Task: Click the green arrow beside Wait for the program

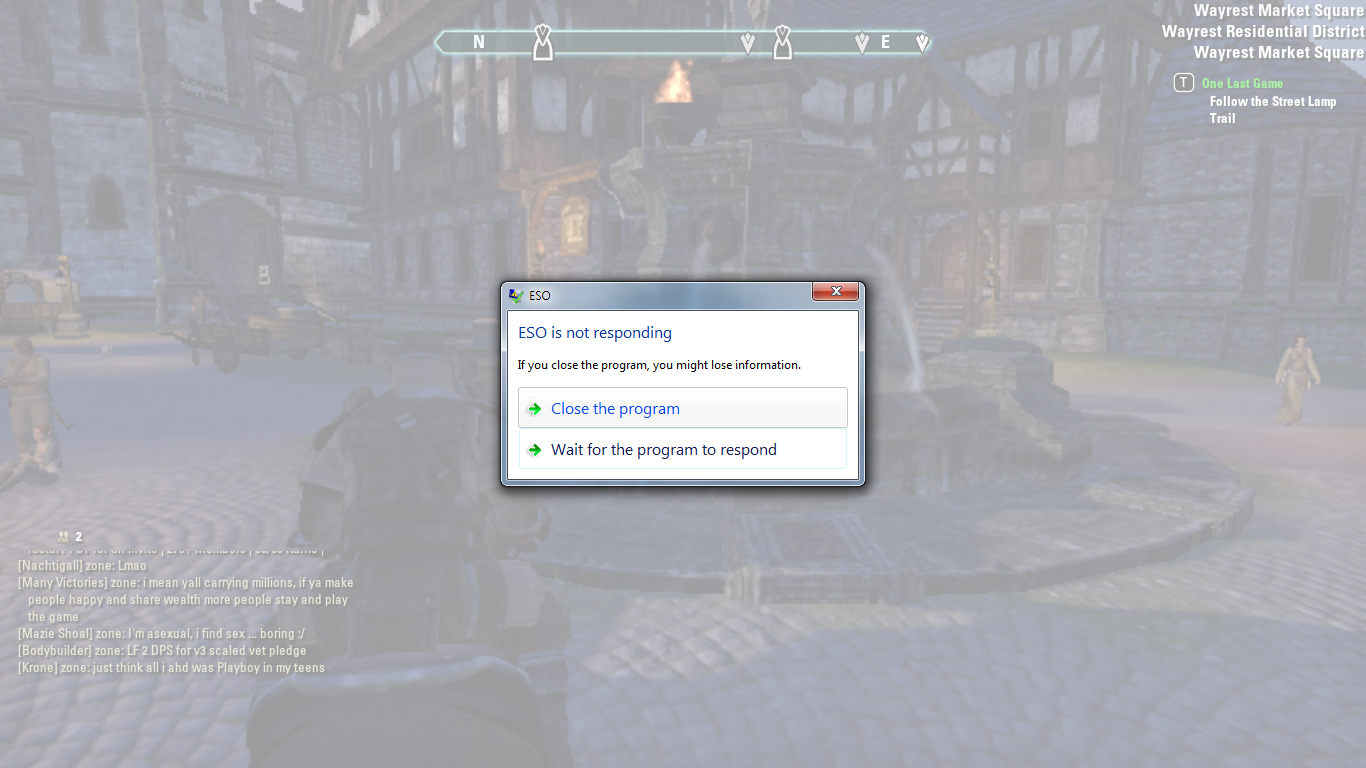Action: pyautogui.click(x=535, y=449)
